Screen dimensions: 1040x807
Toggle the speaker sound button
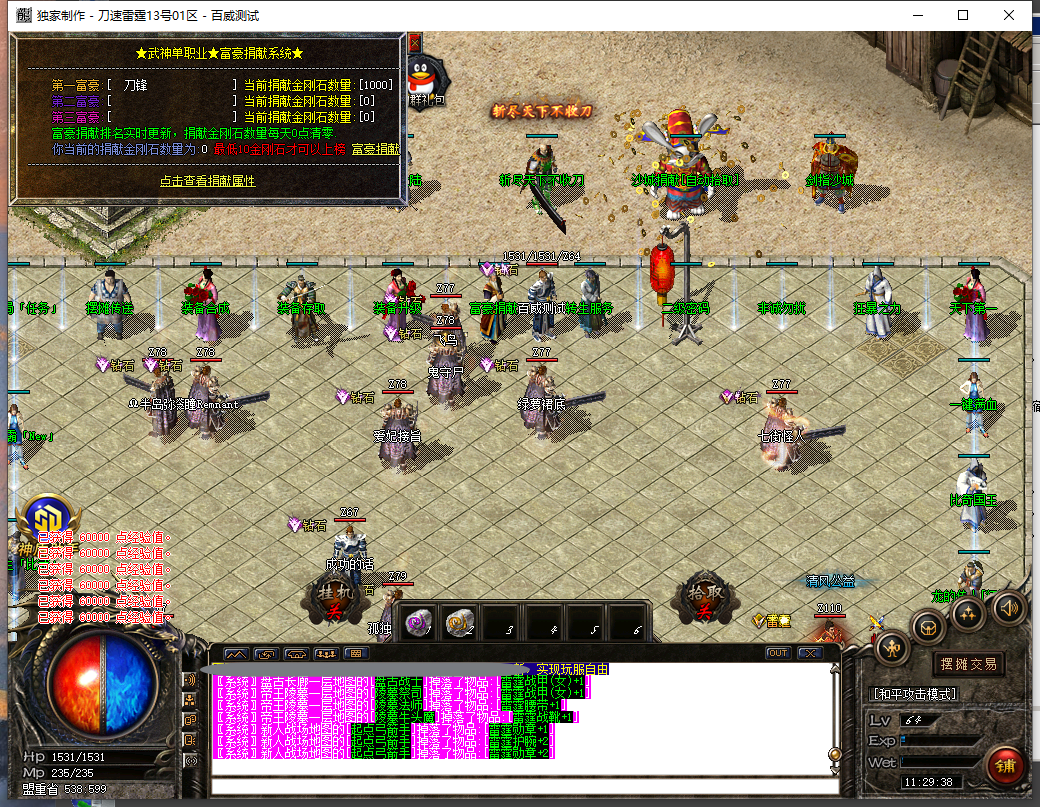pos(1007,607)
